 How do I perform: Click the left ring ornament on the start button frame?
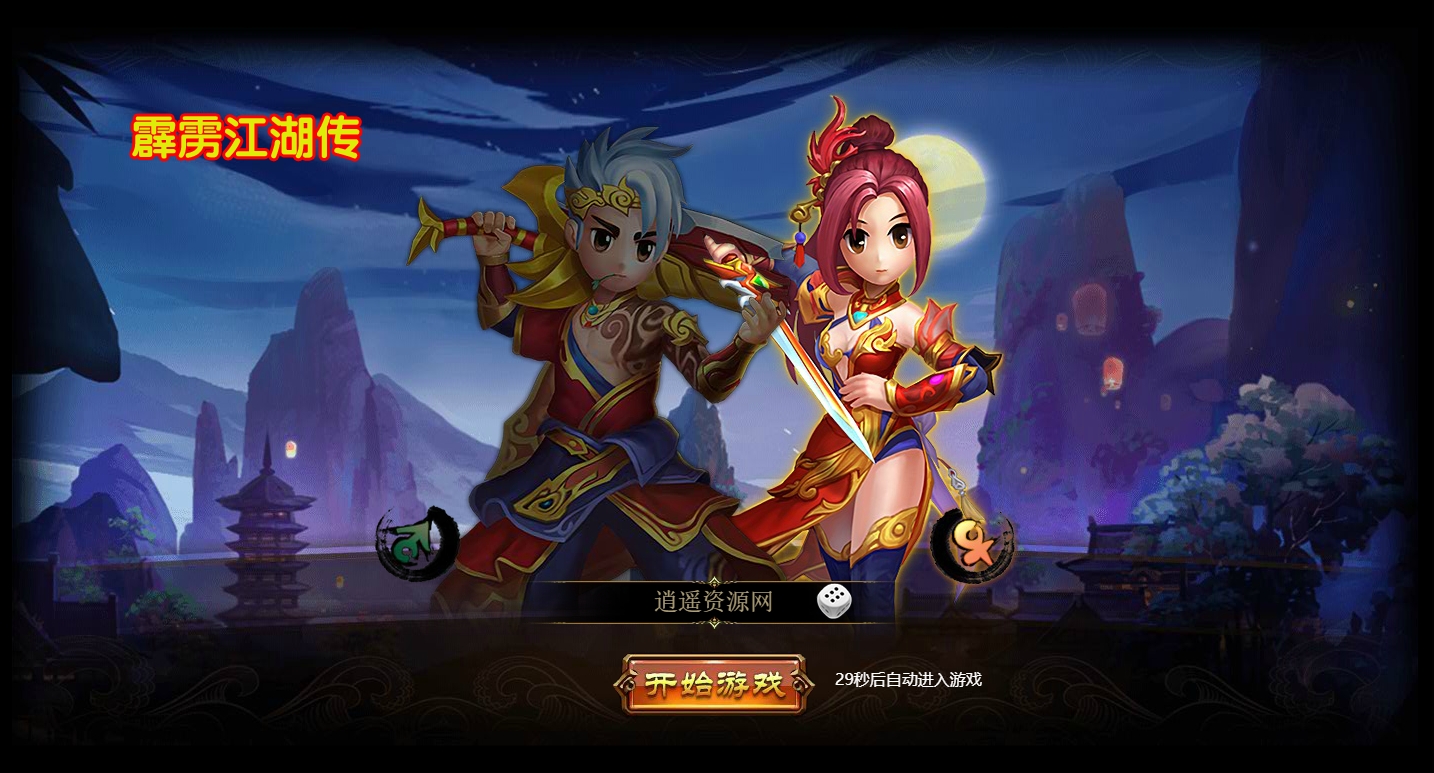click(629, 684)
